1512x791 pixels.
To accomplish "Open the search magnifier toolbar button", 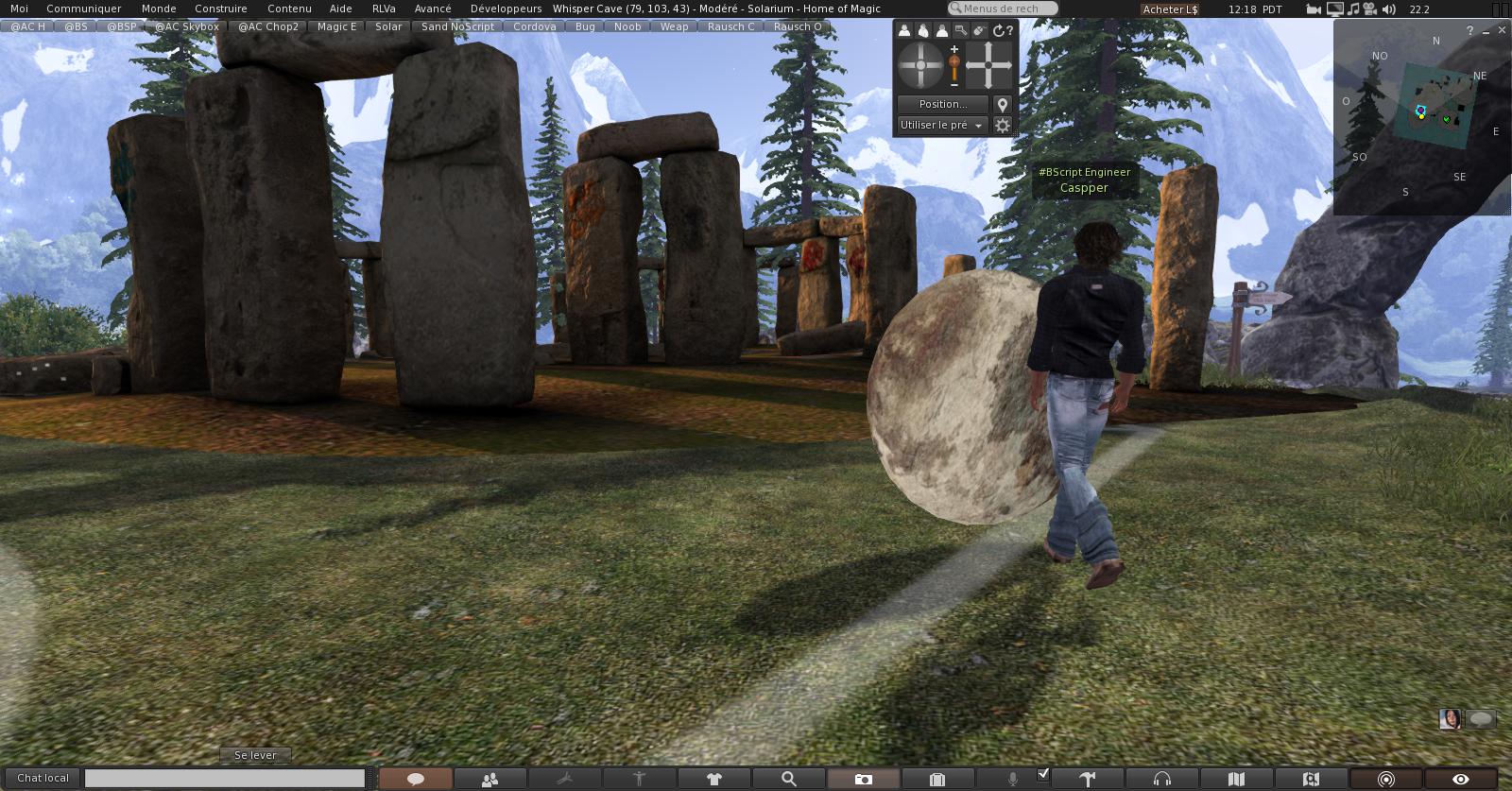I will pyautogui.click(x=788, y=779).
